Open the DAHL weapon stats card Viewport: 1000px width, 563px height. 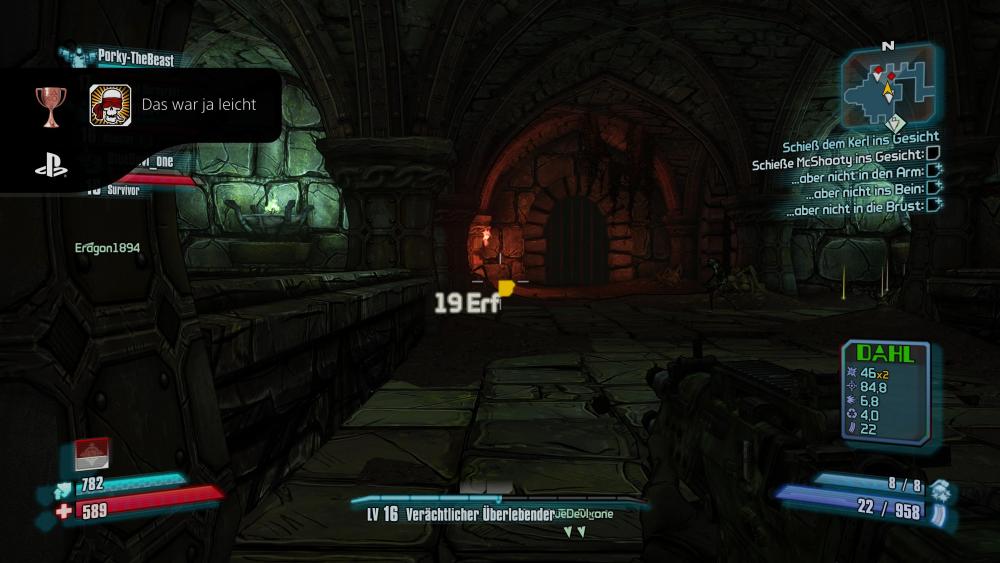pos(885,388)
